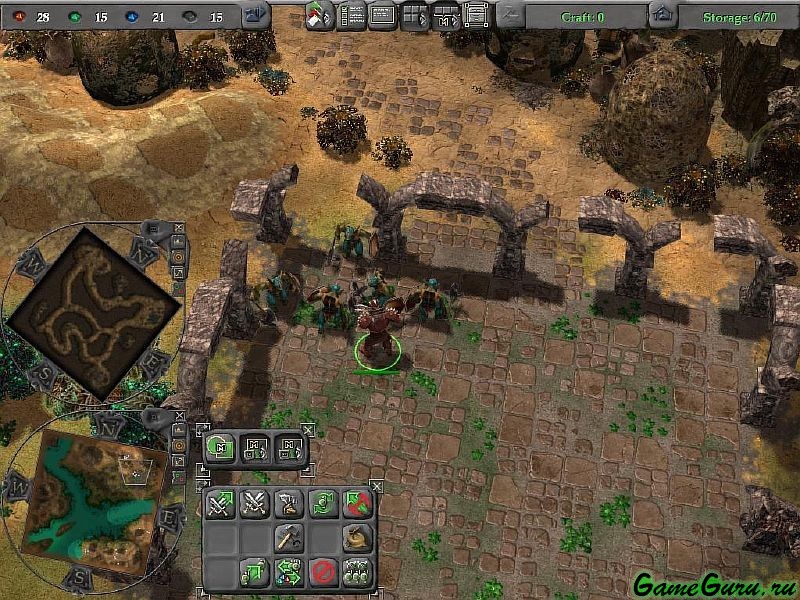This screenshot has width=800, height=600.
Task: Click the gold sack command icon
Action: tap(356, 538)
